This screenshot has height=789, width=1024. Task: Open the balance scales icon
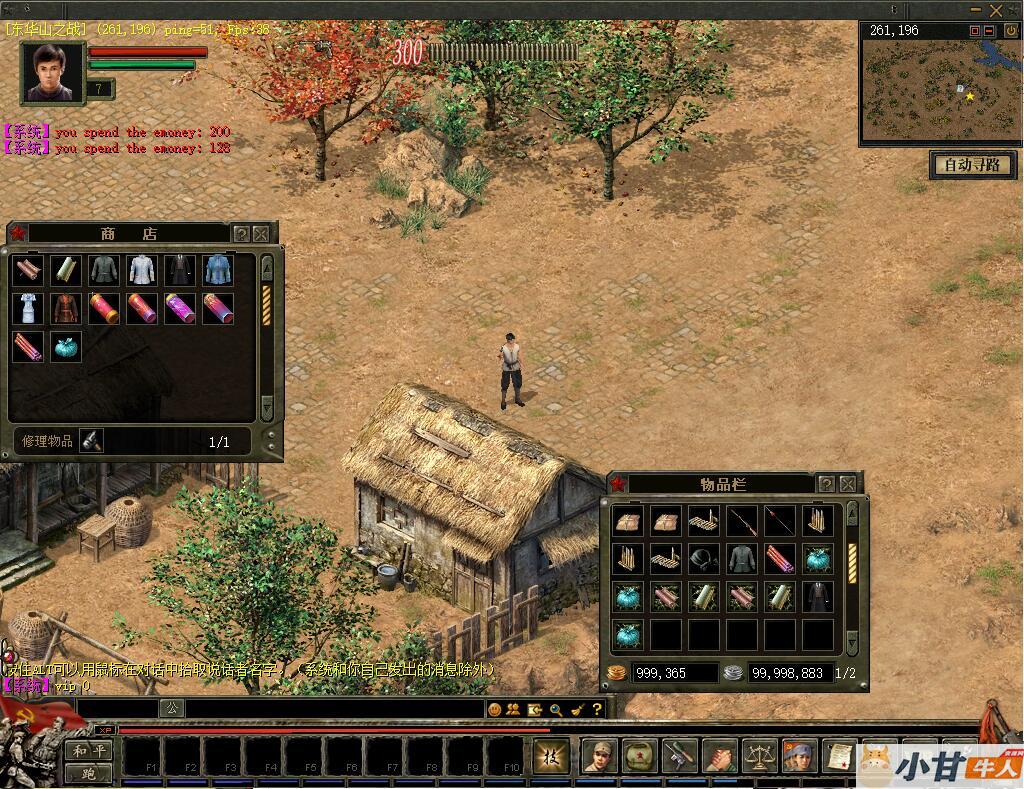[760, 757]
